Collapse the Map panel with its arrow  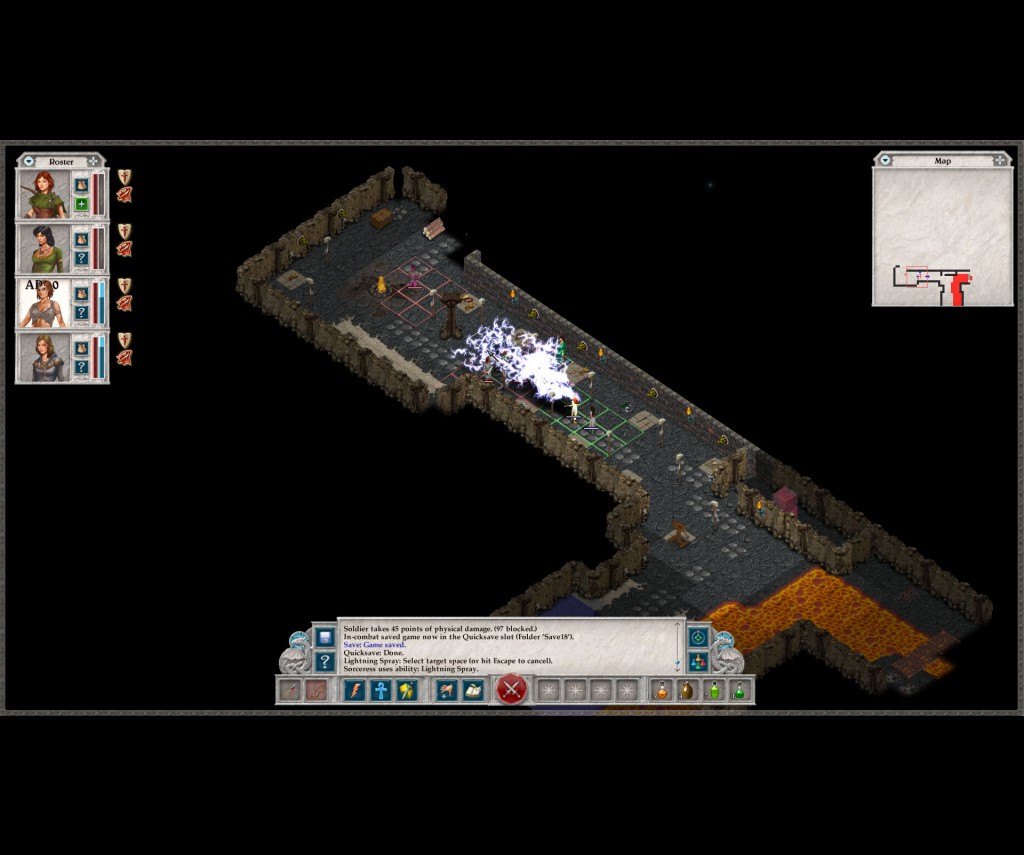click(x=885, y=160)
